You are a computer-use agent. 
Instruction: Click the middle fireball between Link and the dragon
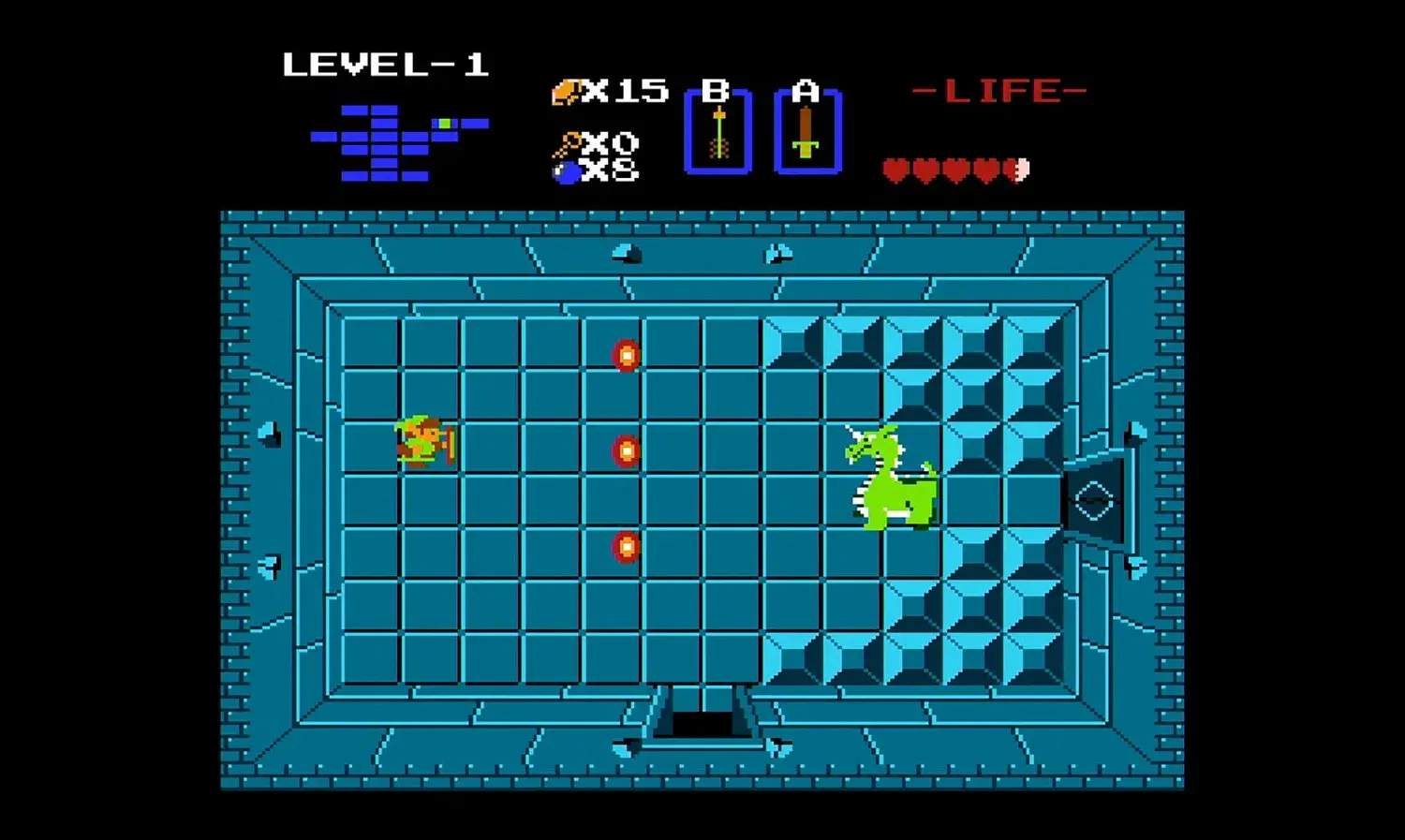624,452
